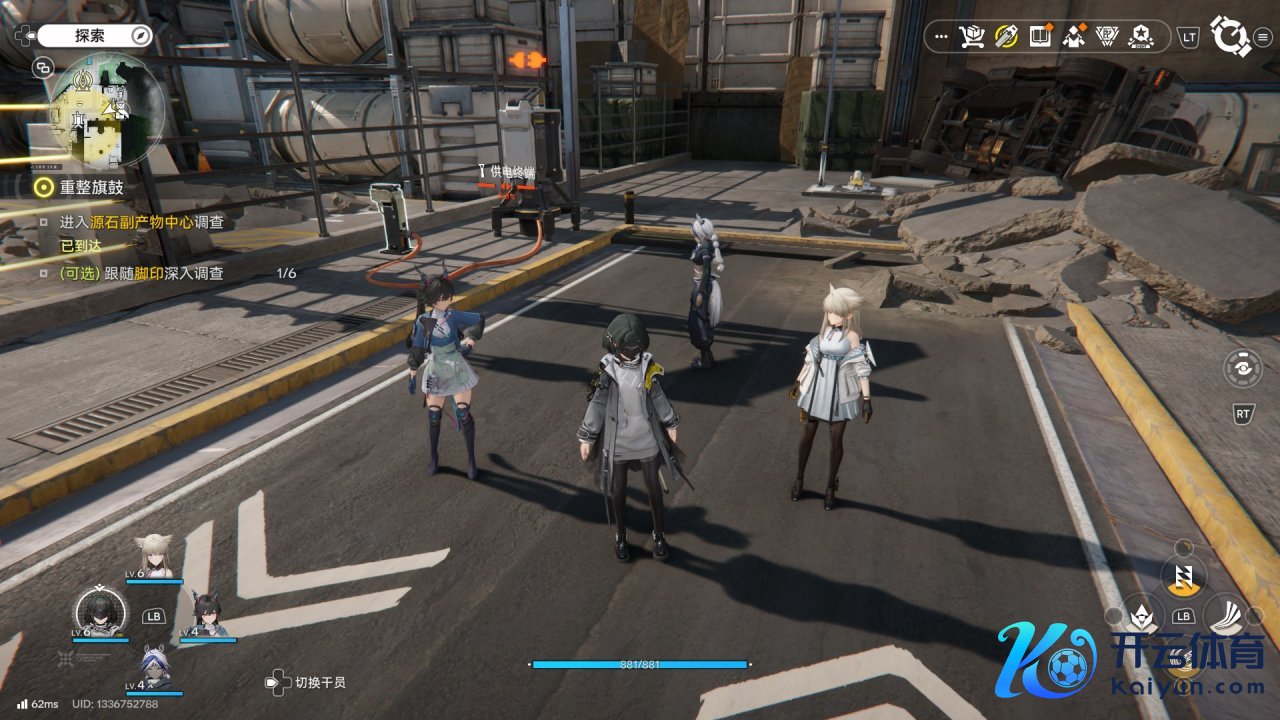Open the yellow-ringed ticket icon
Screen dimensions: 1280x720
pyautogui.click(x=1006, y=38)
